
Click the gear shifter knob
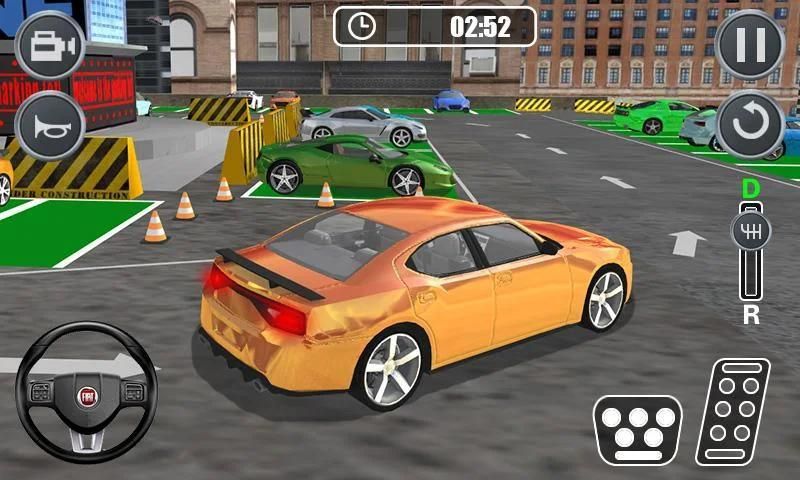coord(751,232)
